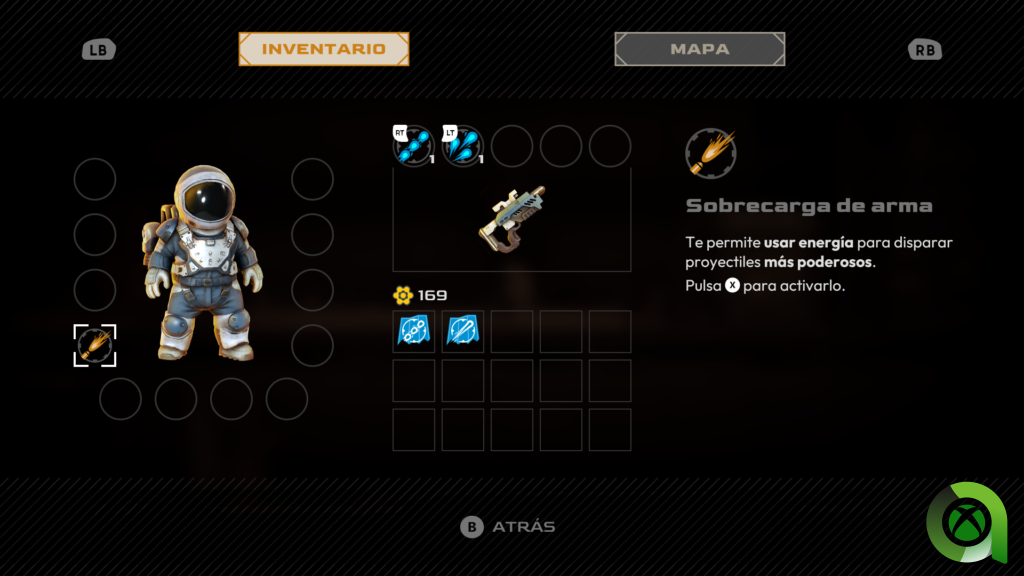The image size is (1024, 576).
Task: Select the RT three-orb shot mod
Action: (413, 146)
